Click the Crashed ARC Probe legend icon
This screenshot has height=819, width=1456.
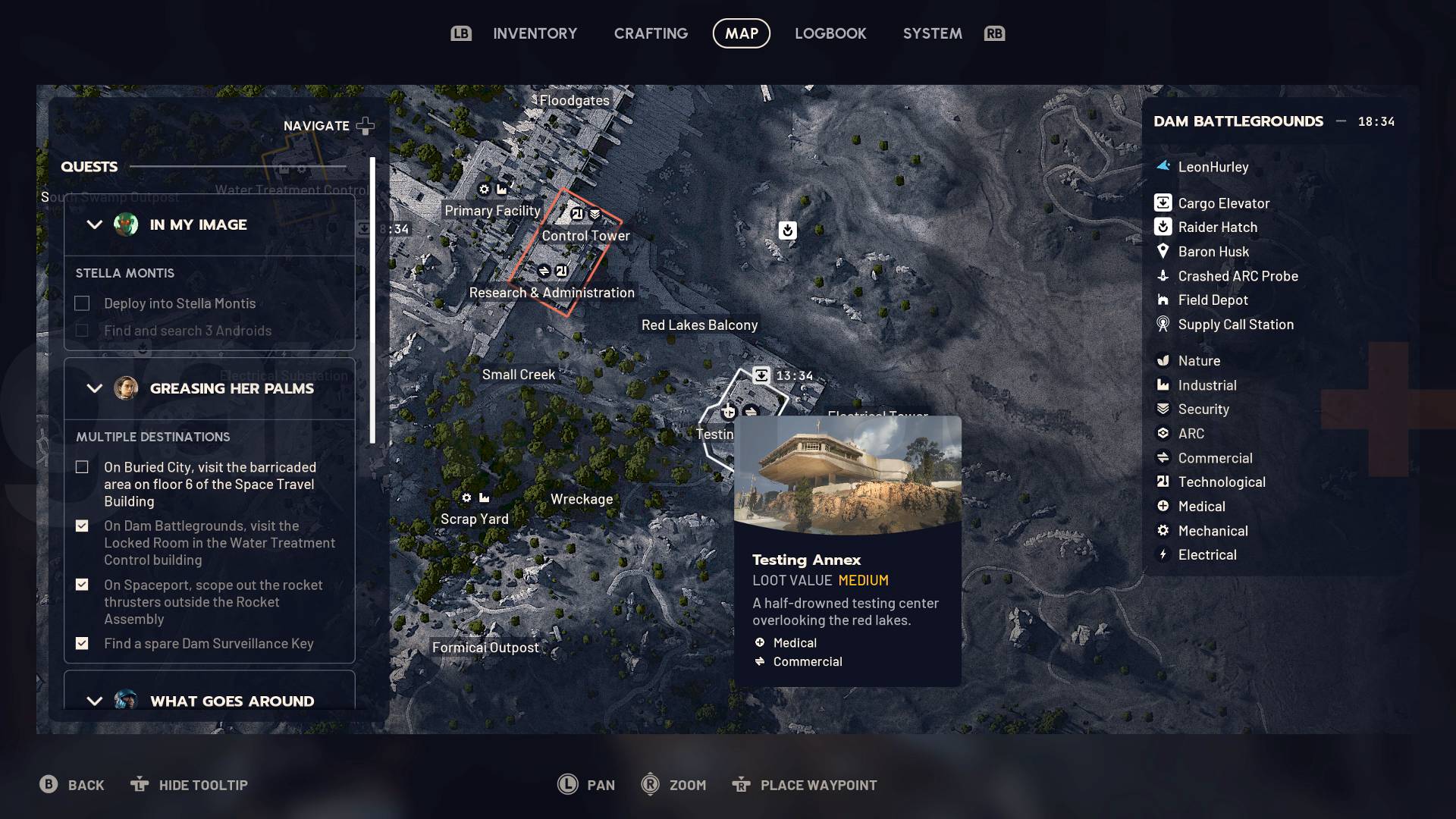pyautogui.click(x=1162, y=276)
